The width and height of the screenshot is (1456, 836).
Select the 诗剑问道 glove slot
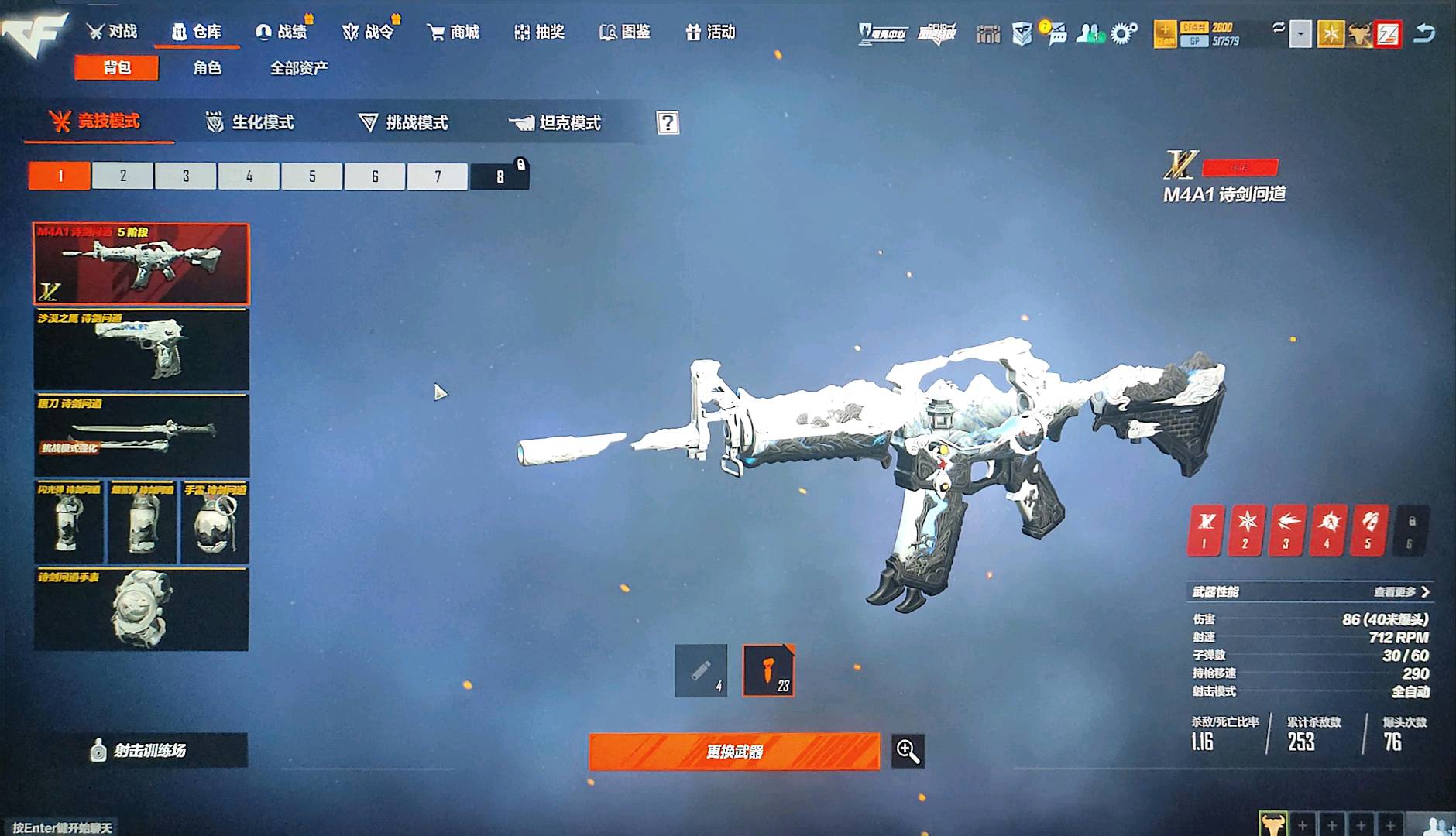tap(142, 609)
